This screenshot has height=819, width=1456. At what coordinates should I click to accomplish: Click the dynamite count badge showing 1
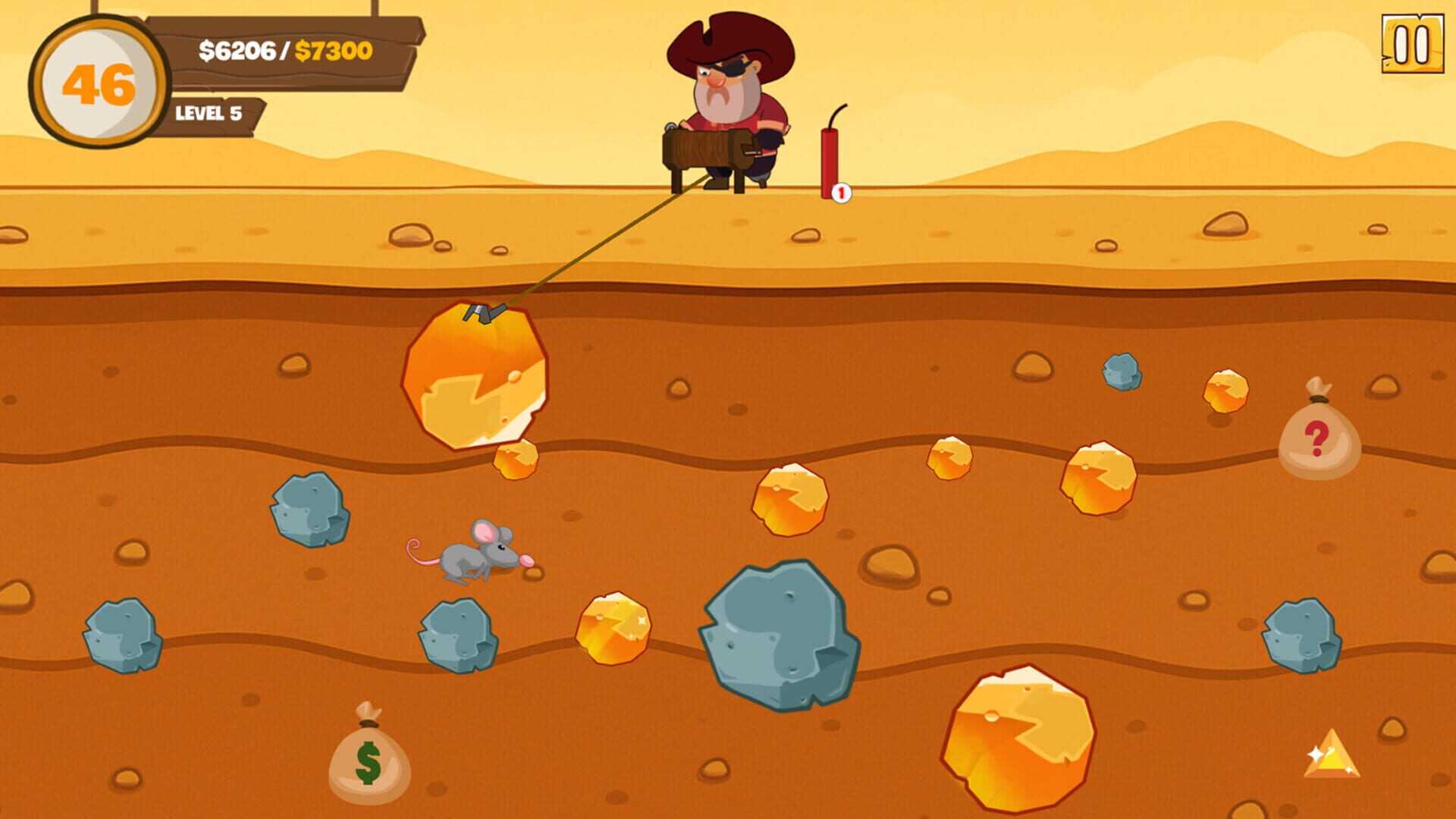841,192
